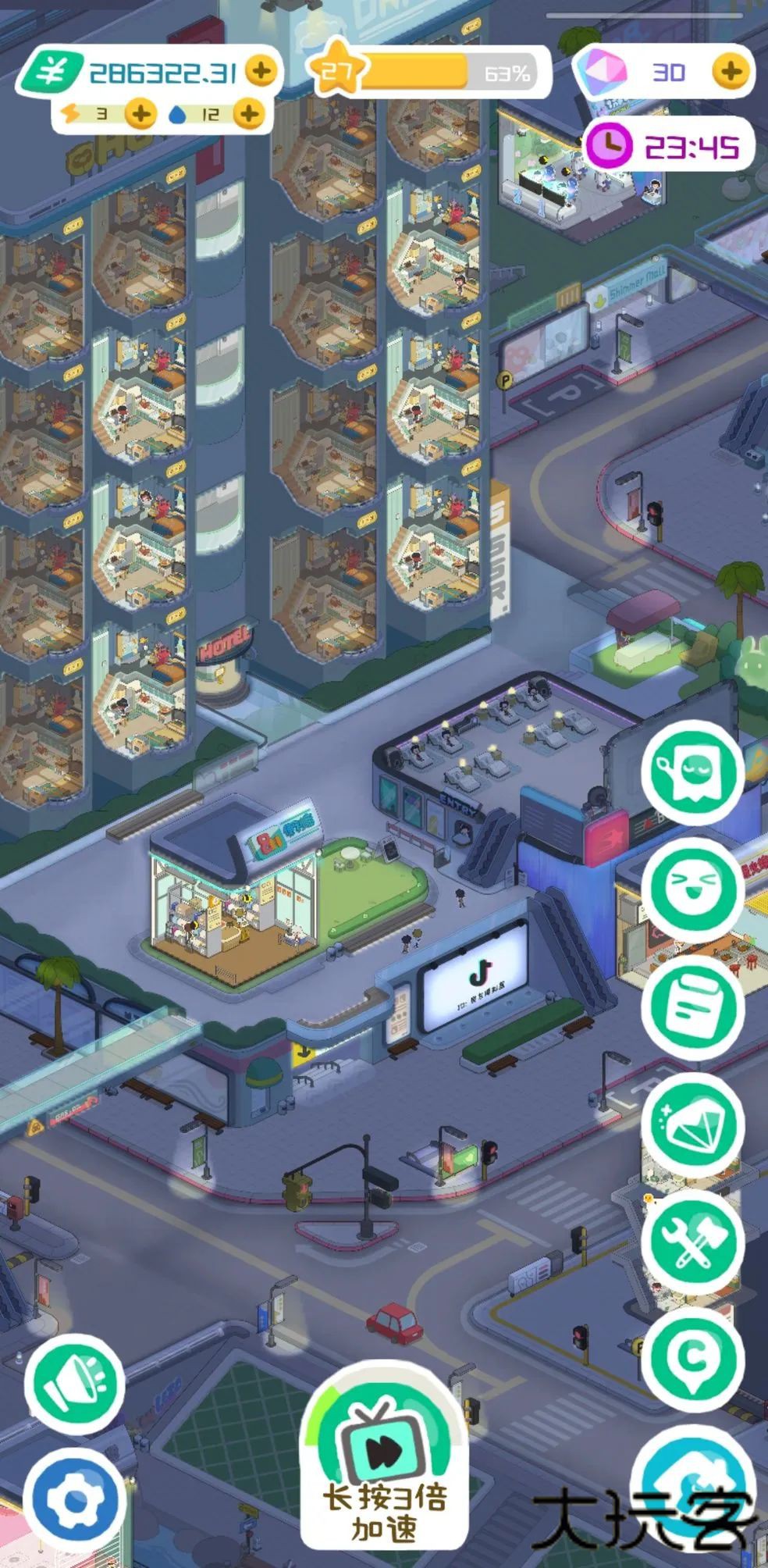Open the gear settings button
The width and height of the screenshot is (768, 1568).
[x=74, y=1499]
